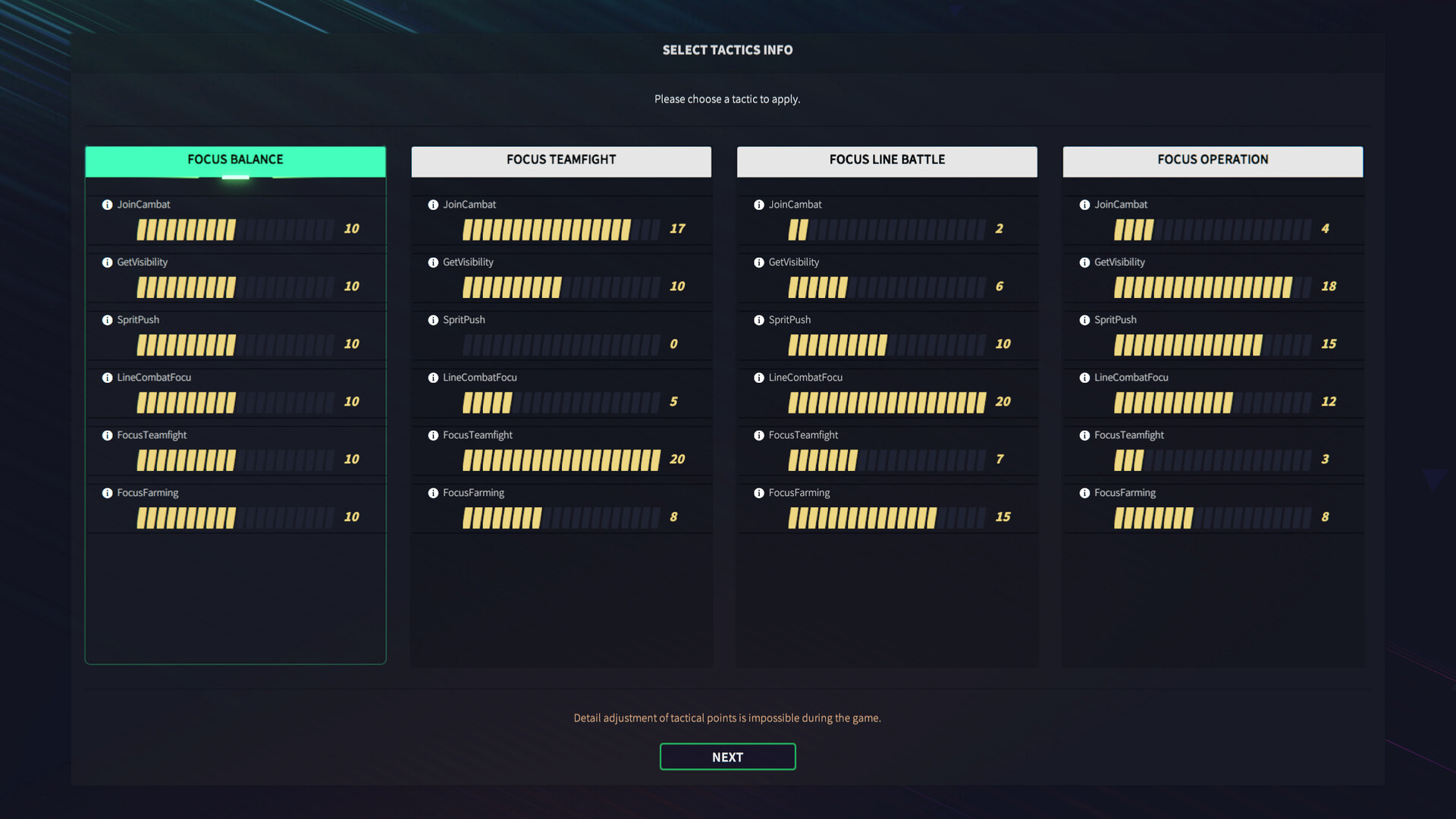
Task: Click the tactical points warning message text
Action: coord(727,717)
